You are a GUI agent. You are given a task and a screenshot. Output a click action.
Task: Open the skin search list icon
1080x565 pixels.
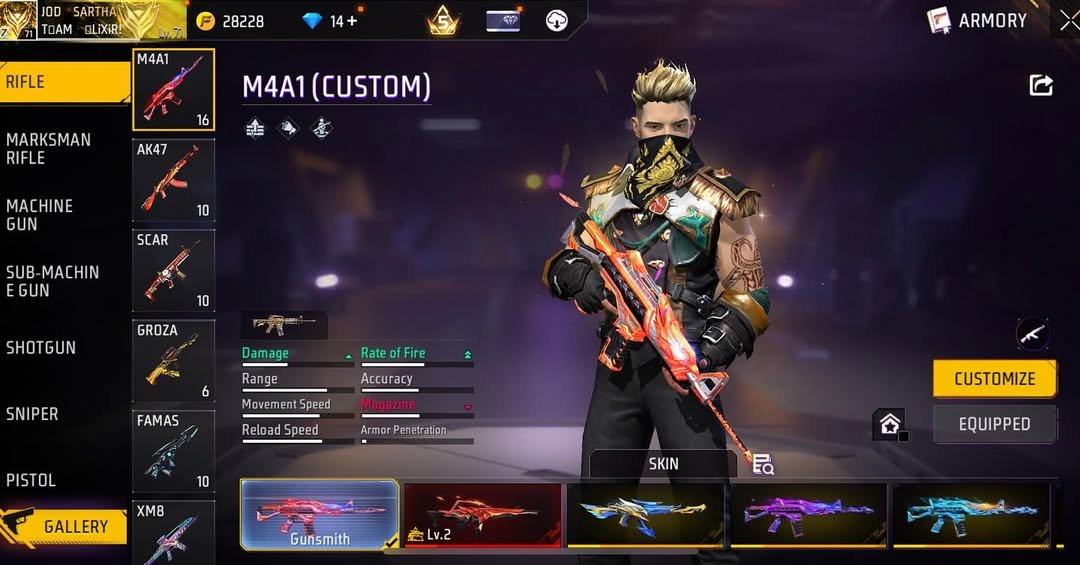[763, 464]
